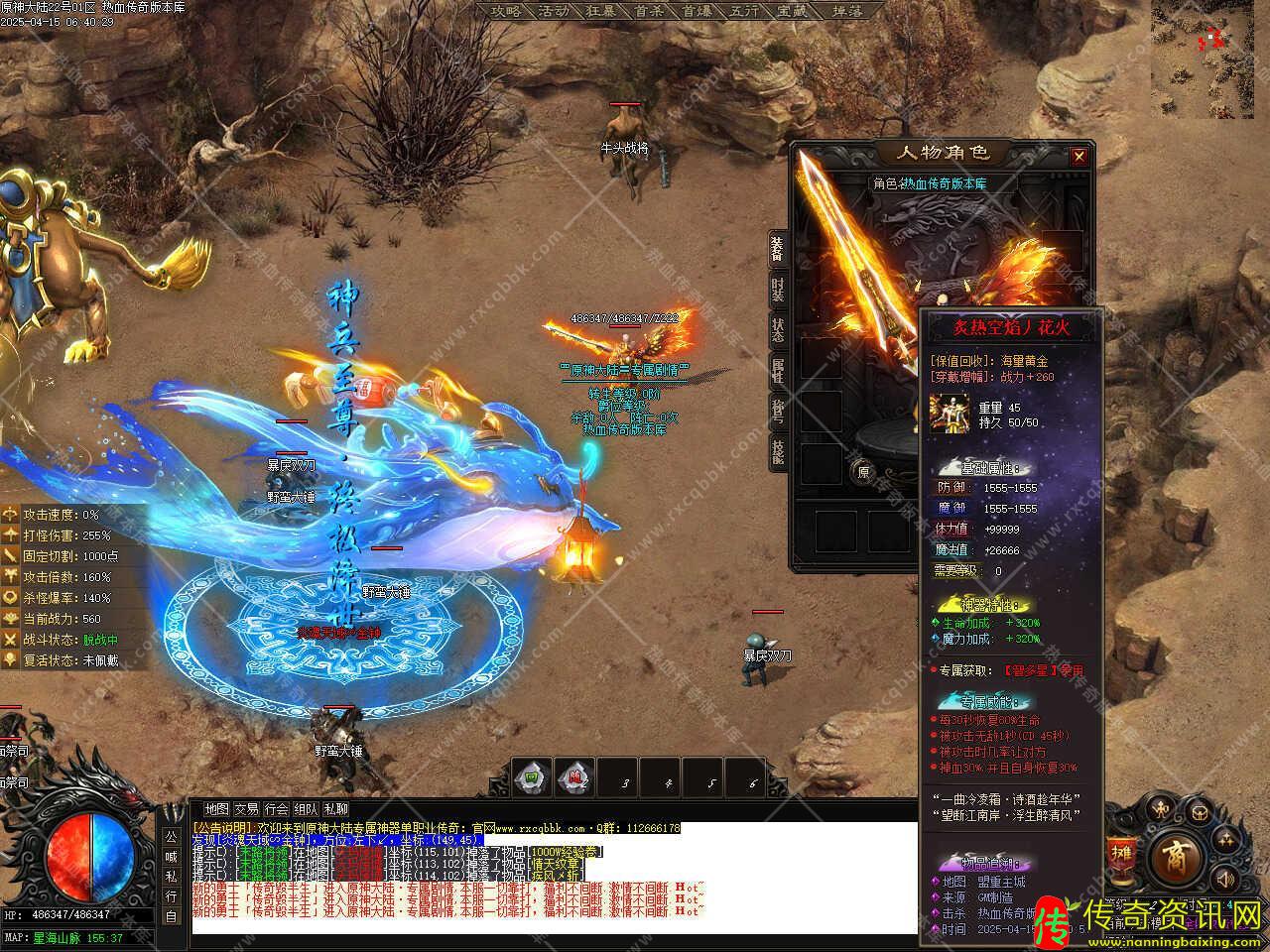Viewport: 1270px width, 952px height.
Task: Switch to the 属性 attributes tab
Action: [x=779, y=372]
